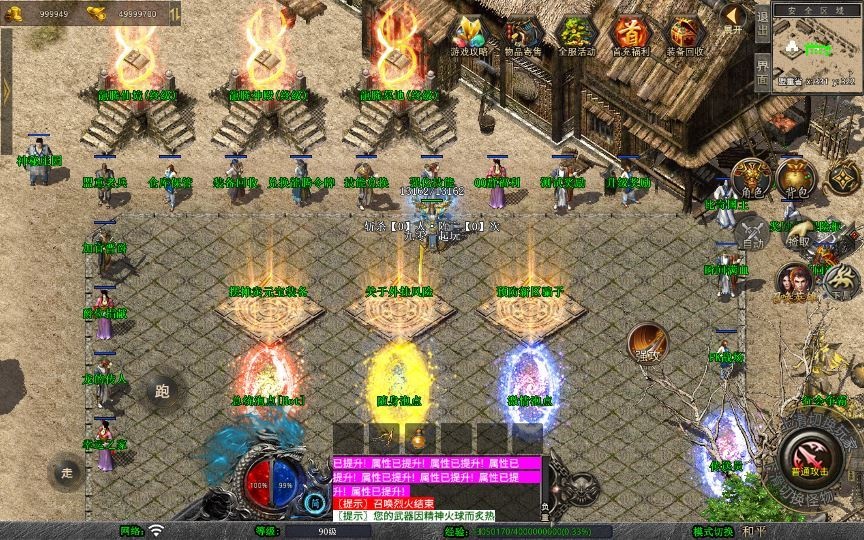Select the potion gourd quick slot

pos(419,438)
